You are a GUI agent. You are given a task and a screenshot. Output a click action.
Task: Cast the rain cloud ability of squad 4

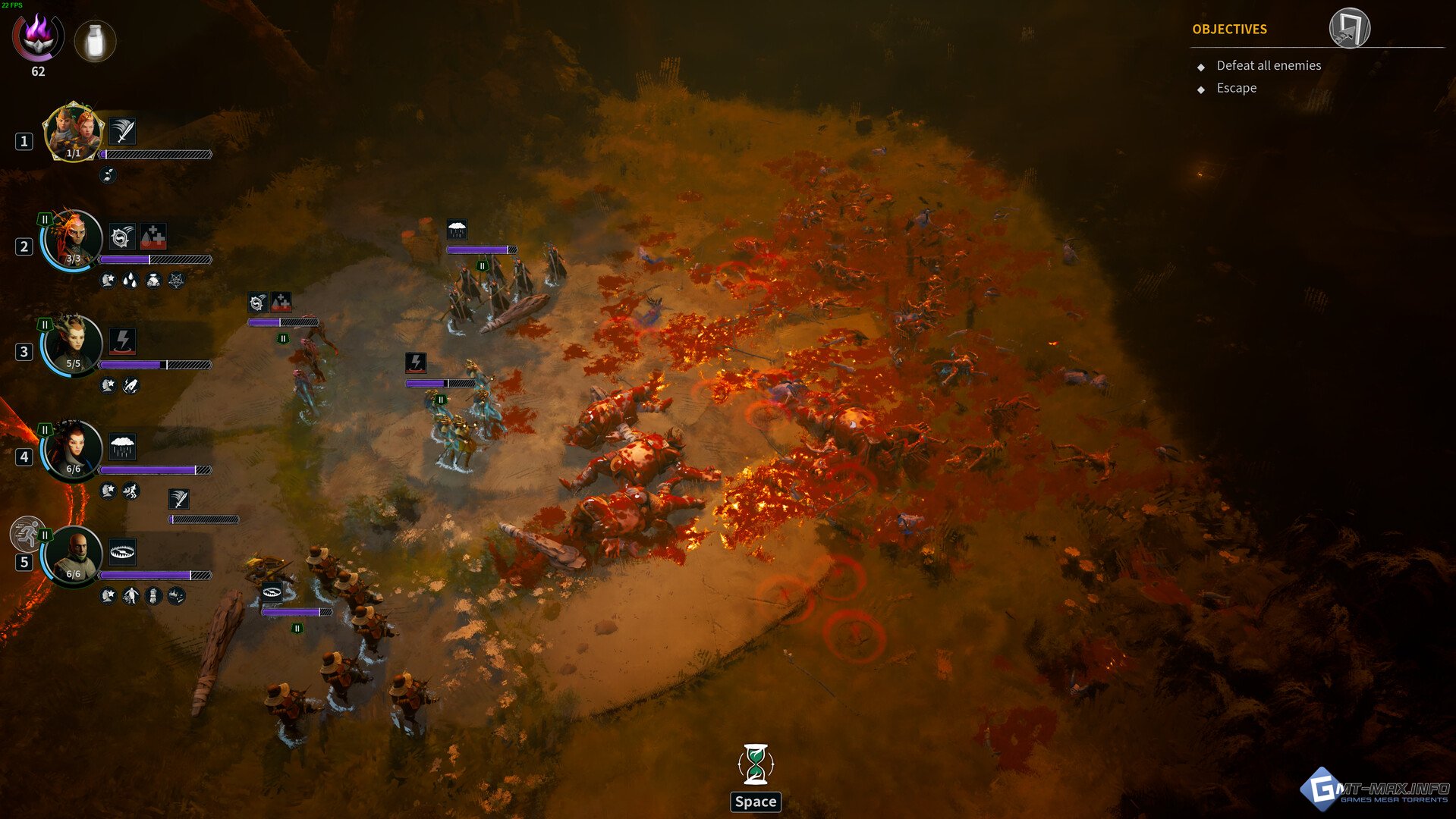coord(122,447)
